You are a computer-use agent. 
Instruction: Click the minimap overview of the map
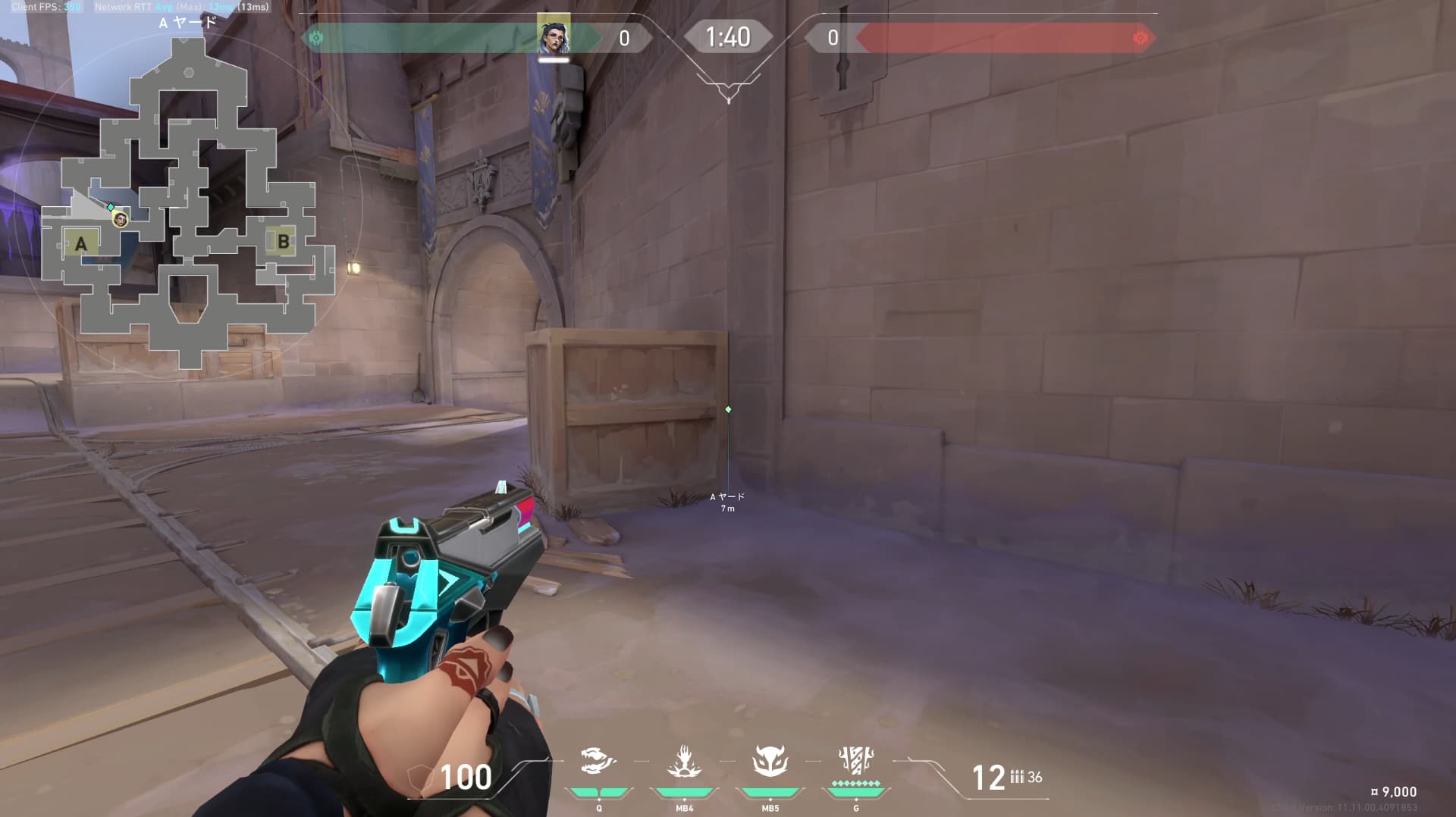190,205
